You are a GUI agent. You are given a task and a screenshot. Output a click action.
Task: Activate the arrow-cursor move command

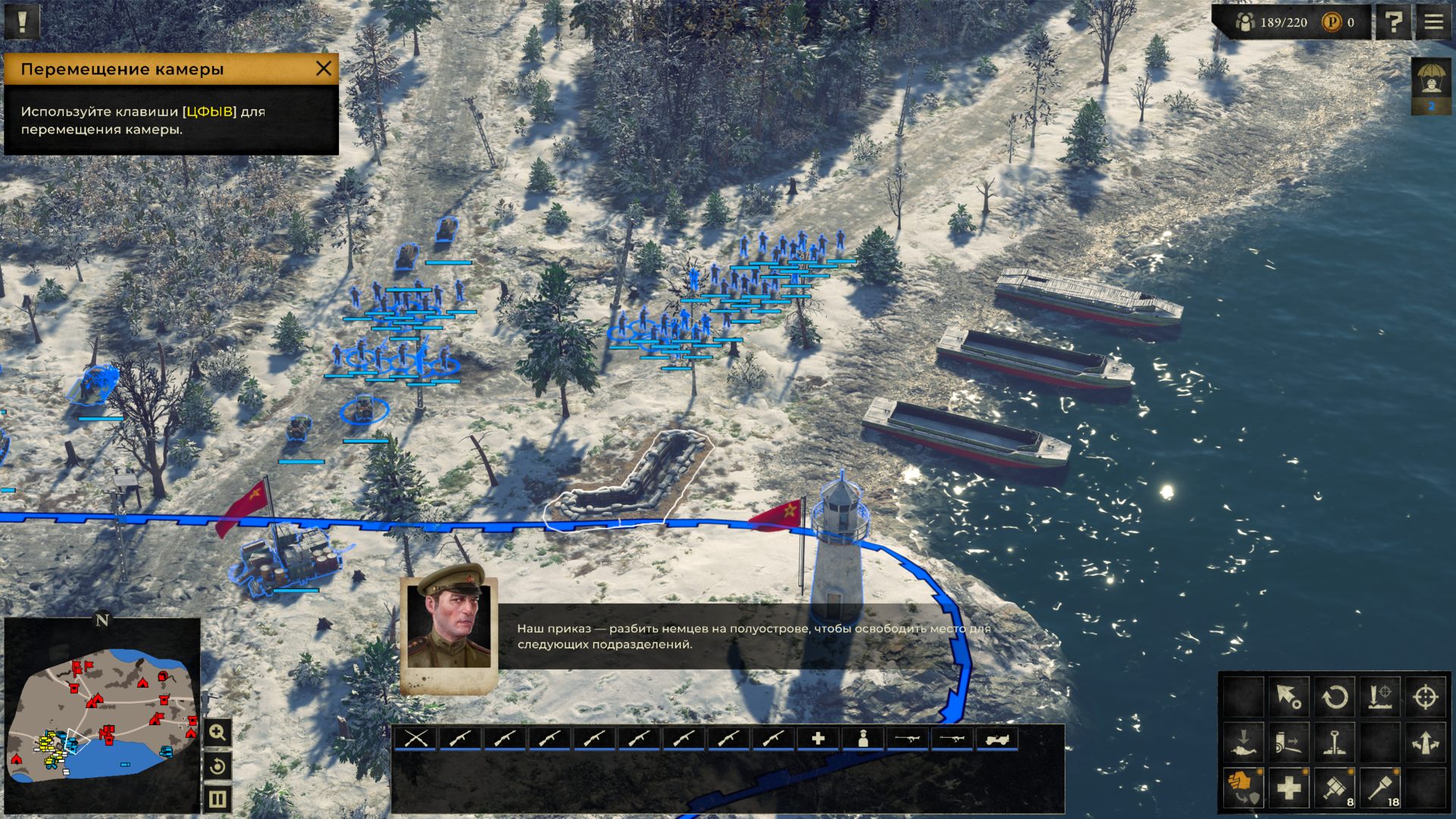coord(1288,696)
